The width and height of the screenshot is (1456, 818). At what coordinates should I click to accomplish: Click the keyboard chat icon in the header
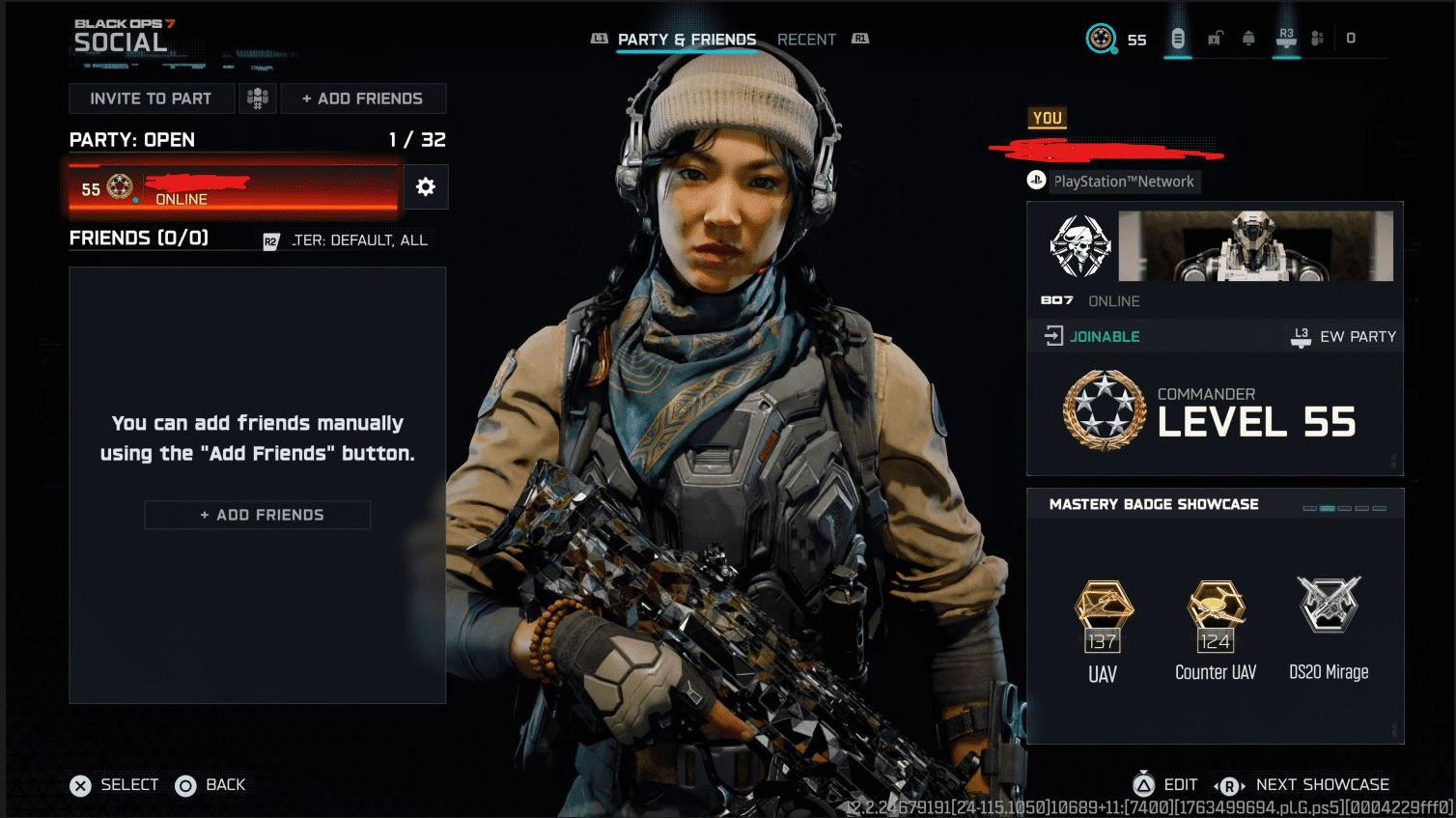pos(1286,39)
